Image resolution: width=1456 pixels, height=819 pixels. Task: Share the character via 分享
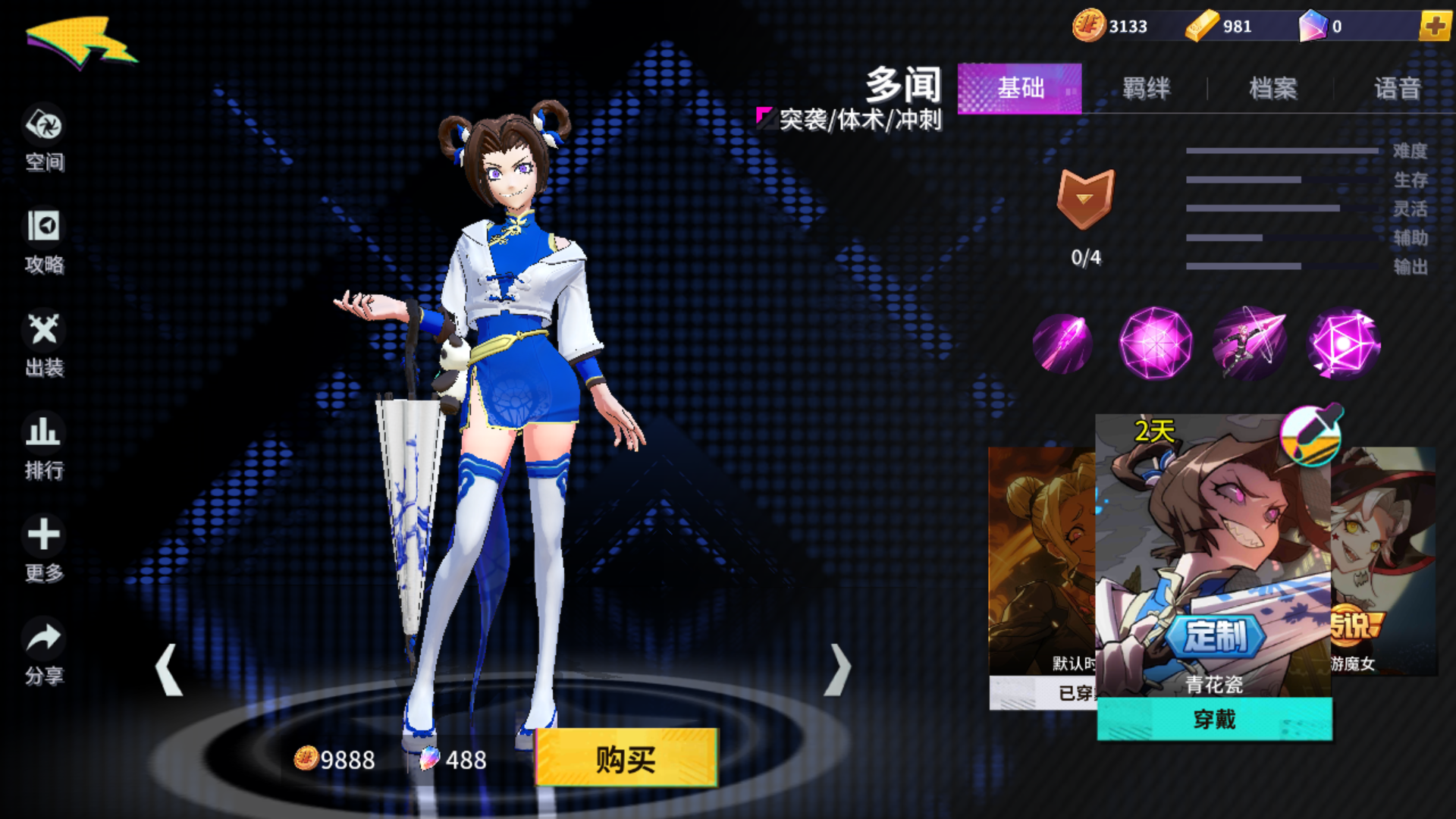click(x=43, y=652)
